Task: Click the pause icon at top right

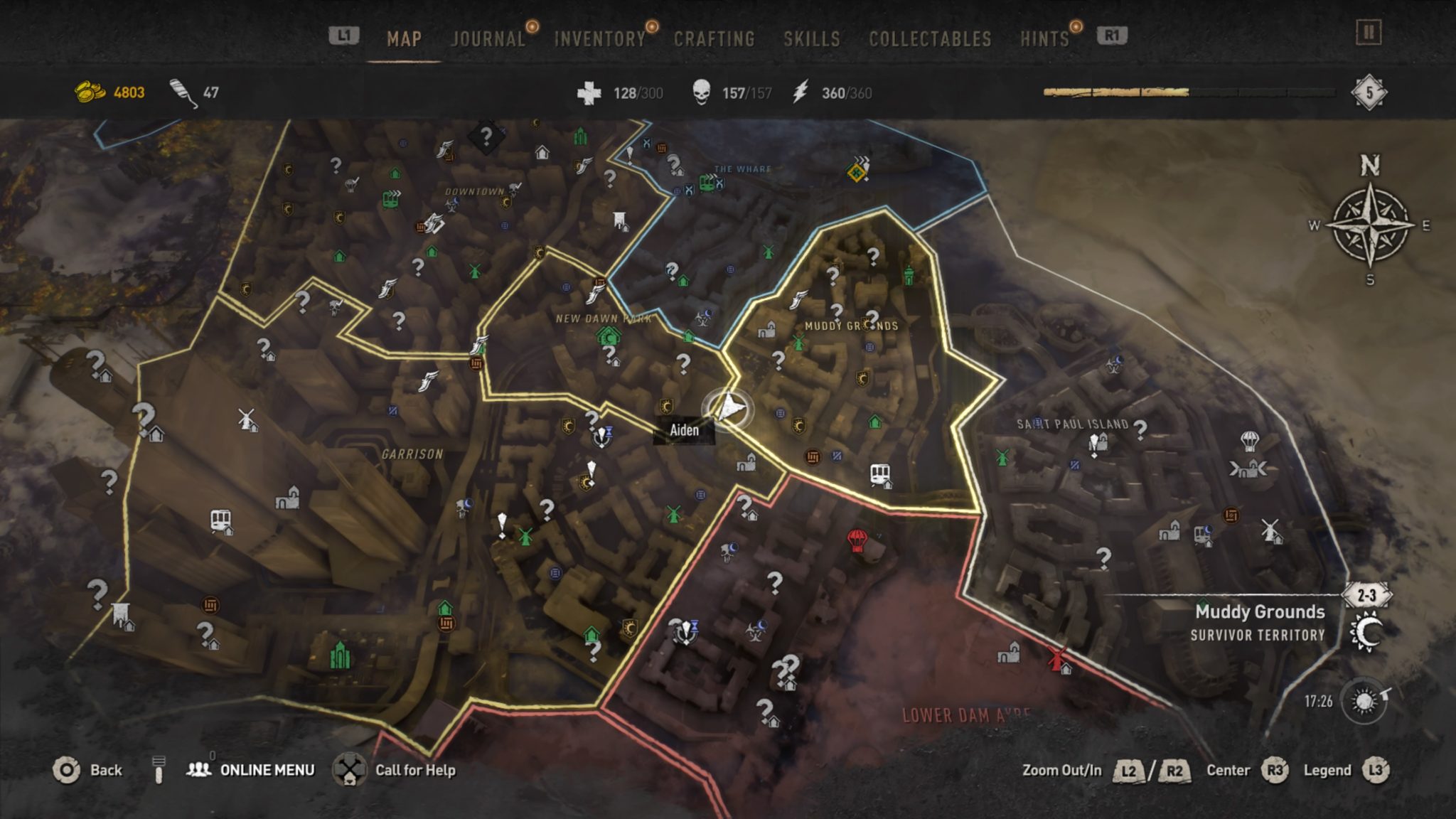Action: pyautogui.click(x=1367, y=33)
